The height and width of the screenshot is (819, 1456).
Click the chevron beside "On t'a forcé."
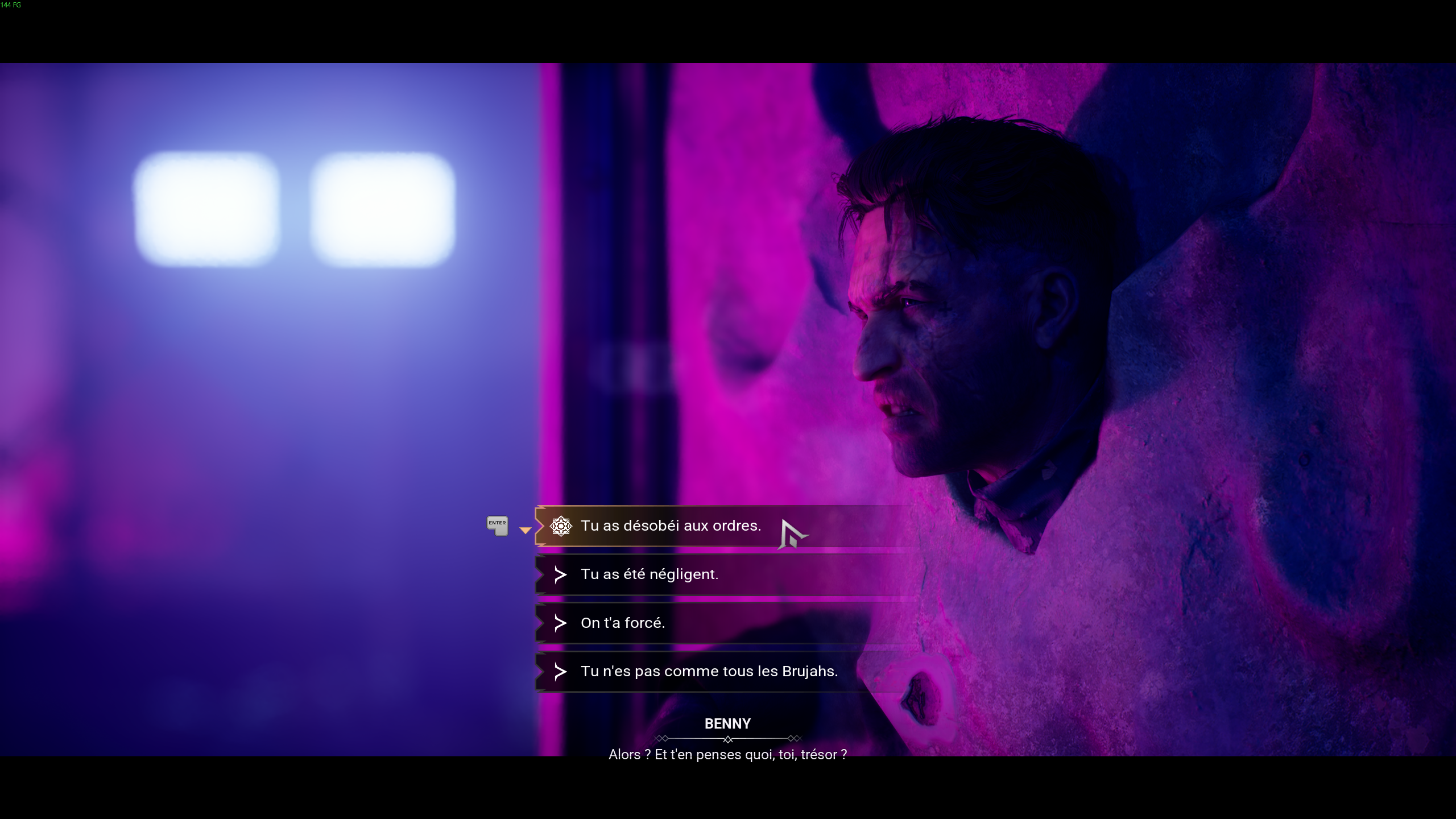pos(561,623)
